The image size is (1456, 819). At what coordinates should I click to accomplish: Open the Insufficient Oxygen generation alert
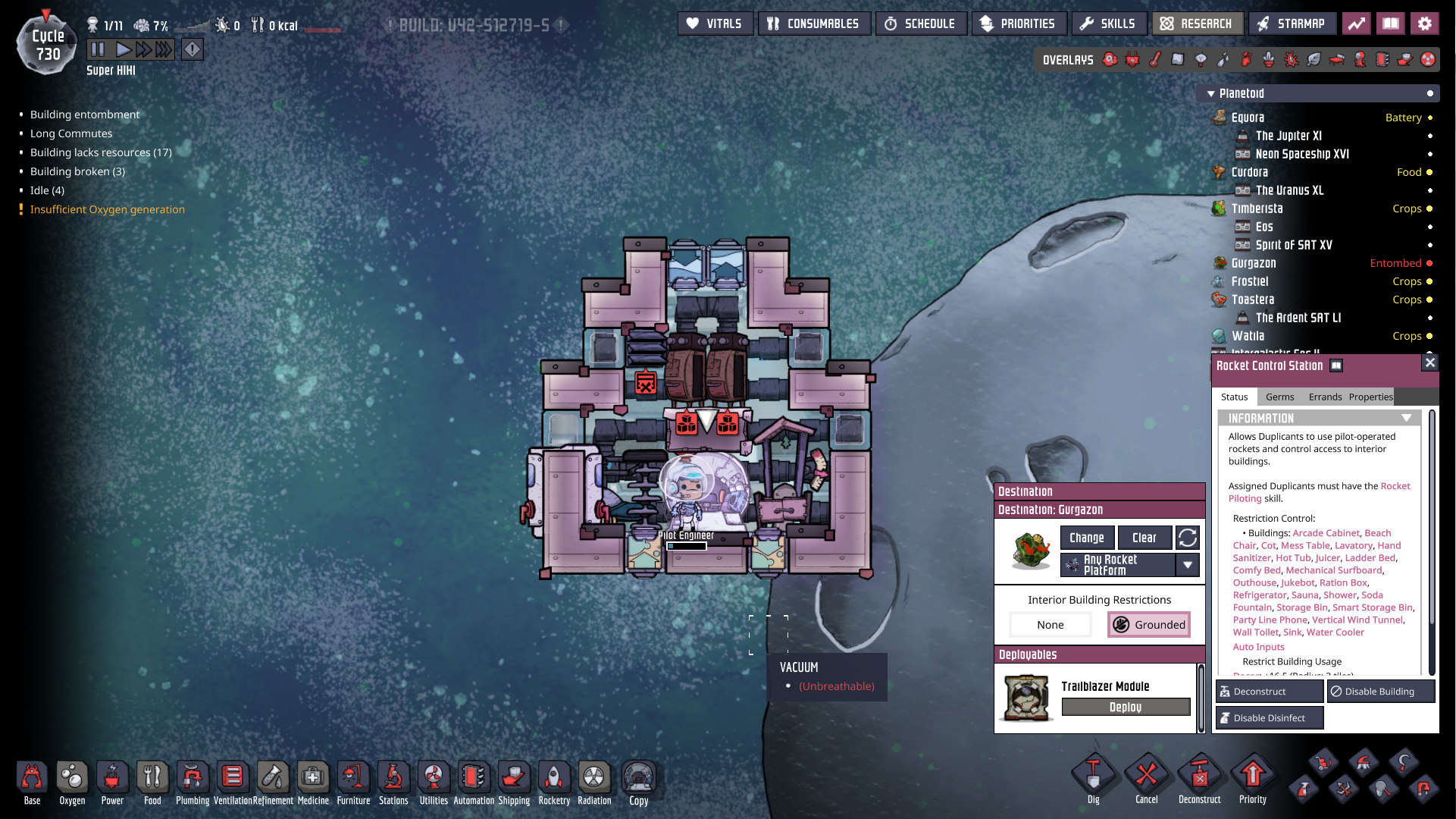[x=107, y=209]
